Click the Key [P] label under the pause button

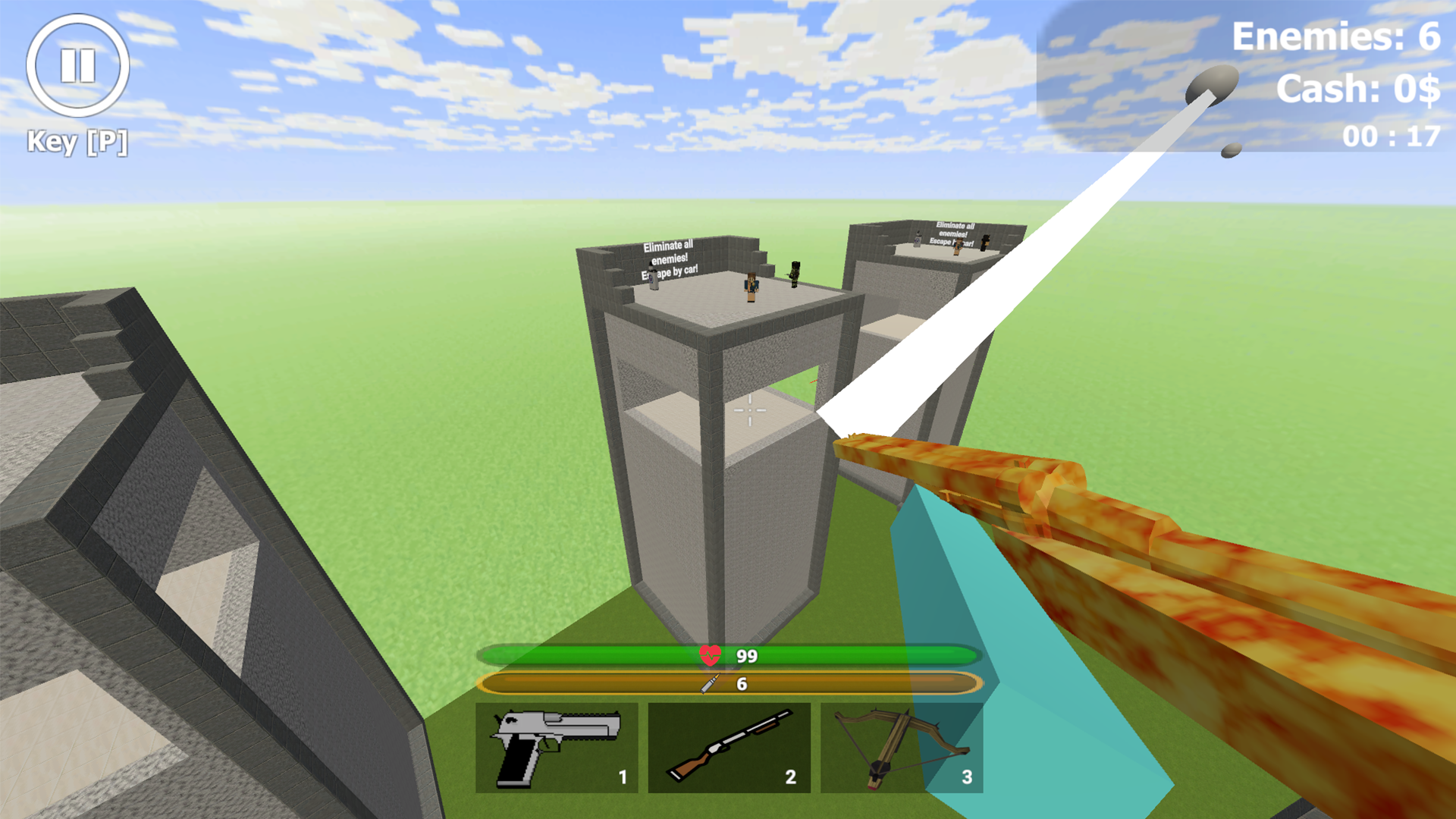pyautogui.click(x=77, y=140)
